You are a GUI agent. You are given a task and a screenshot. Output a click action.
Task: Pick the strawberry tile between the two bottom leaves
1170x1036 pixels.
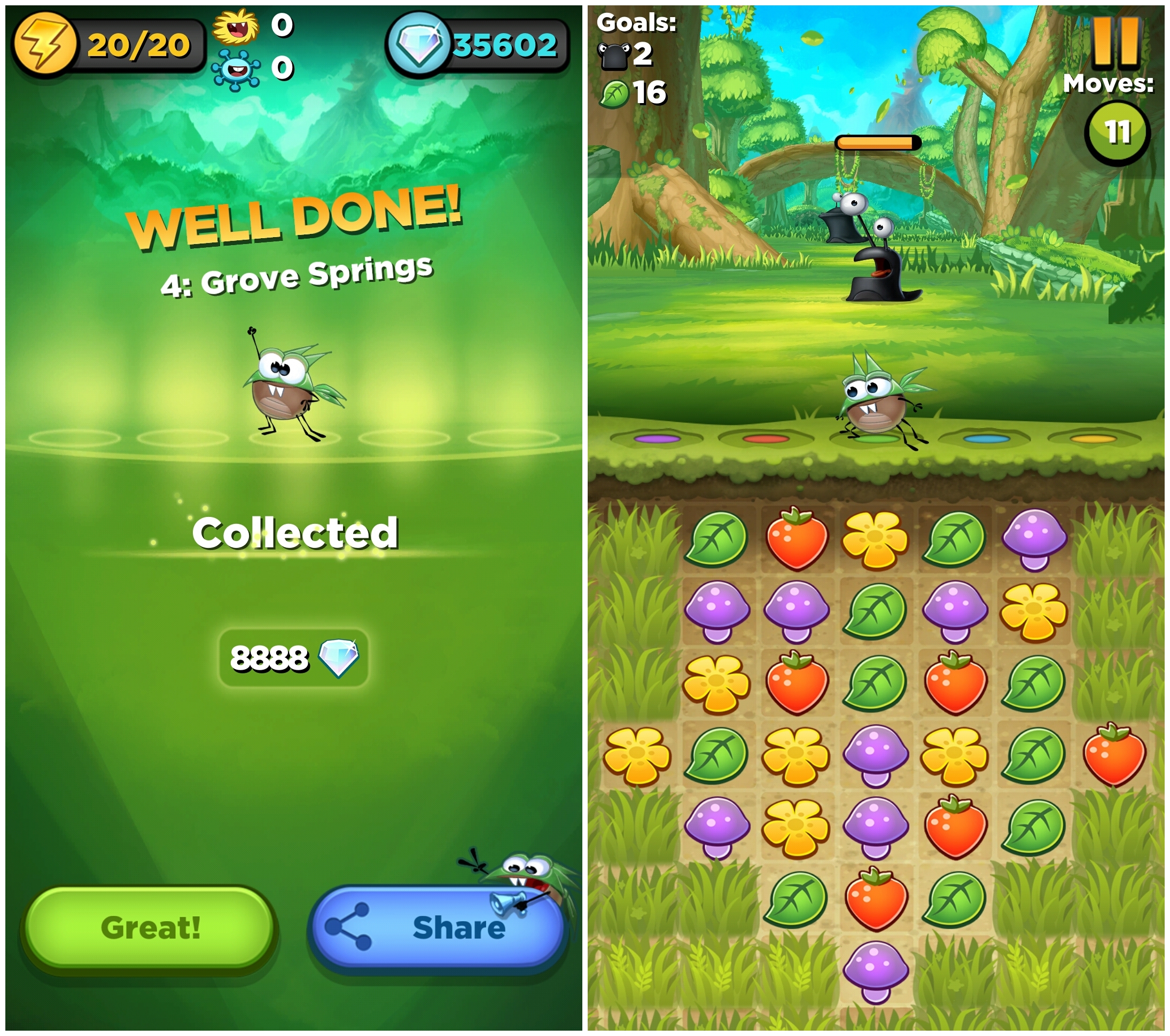tap(876, 899)
